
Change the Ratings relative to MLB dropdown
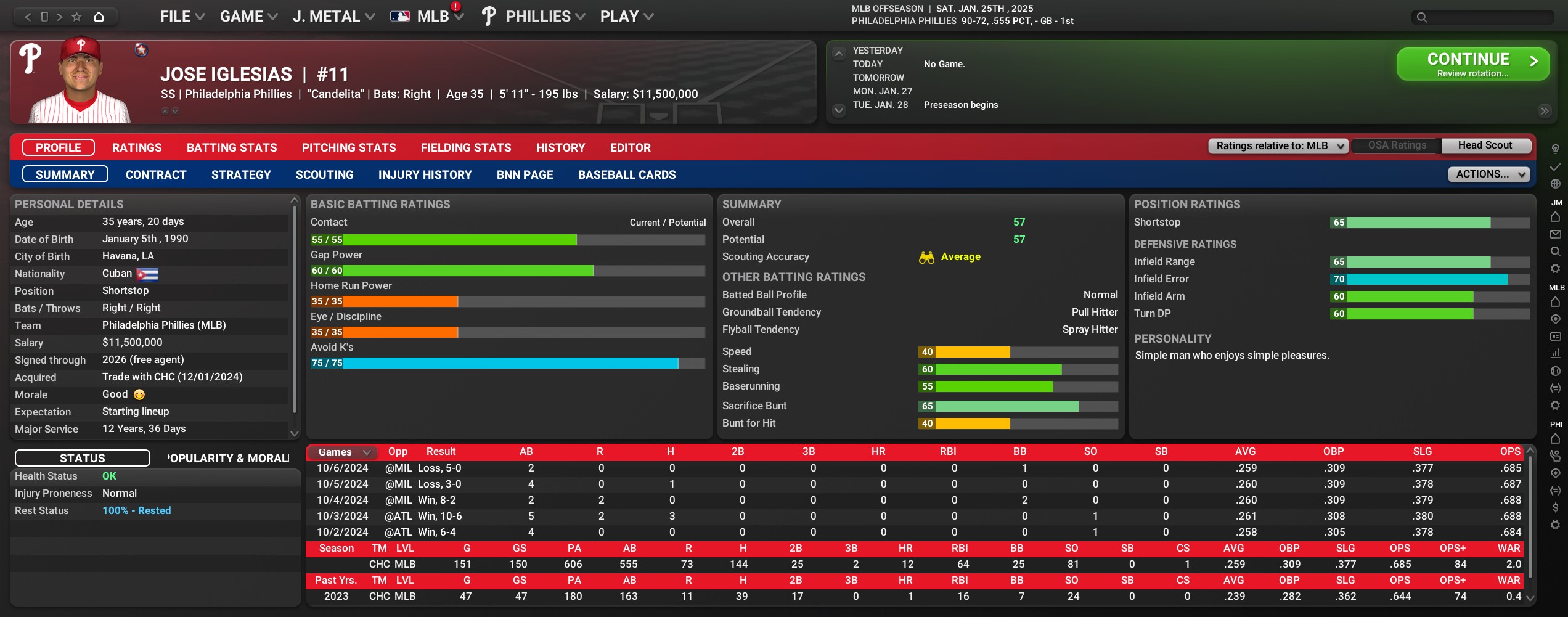(x=1278, y=146)
